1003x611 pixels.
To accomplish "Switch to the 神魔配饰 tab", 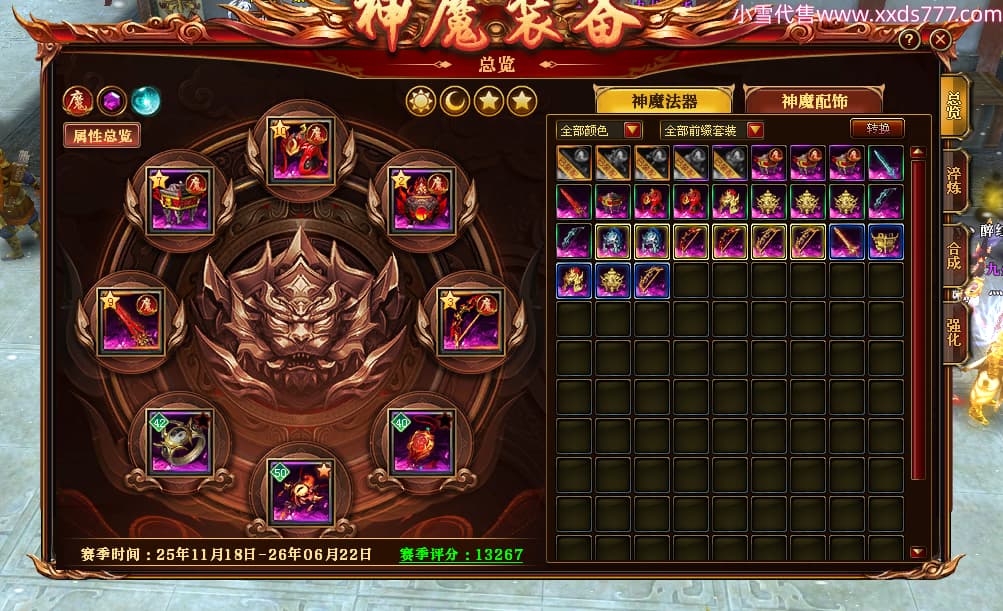I will point(814,101).
